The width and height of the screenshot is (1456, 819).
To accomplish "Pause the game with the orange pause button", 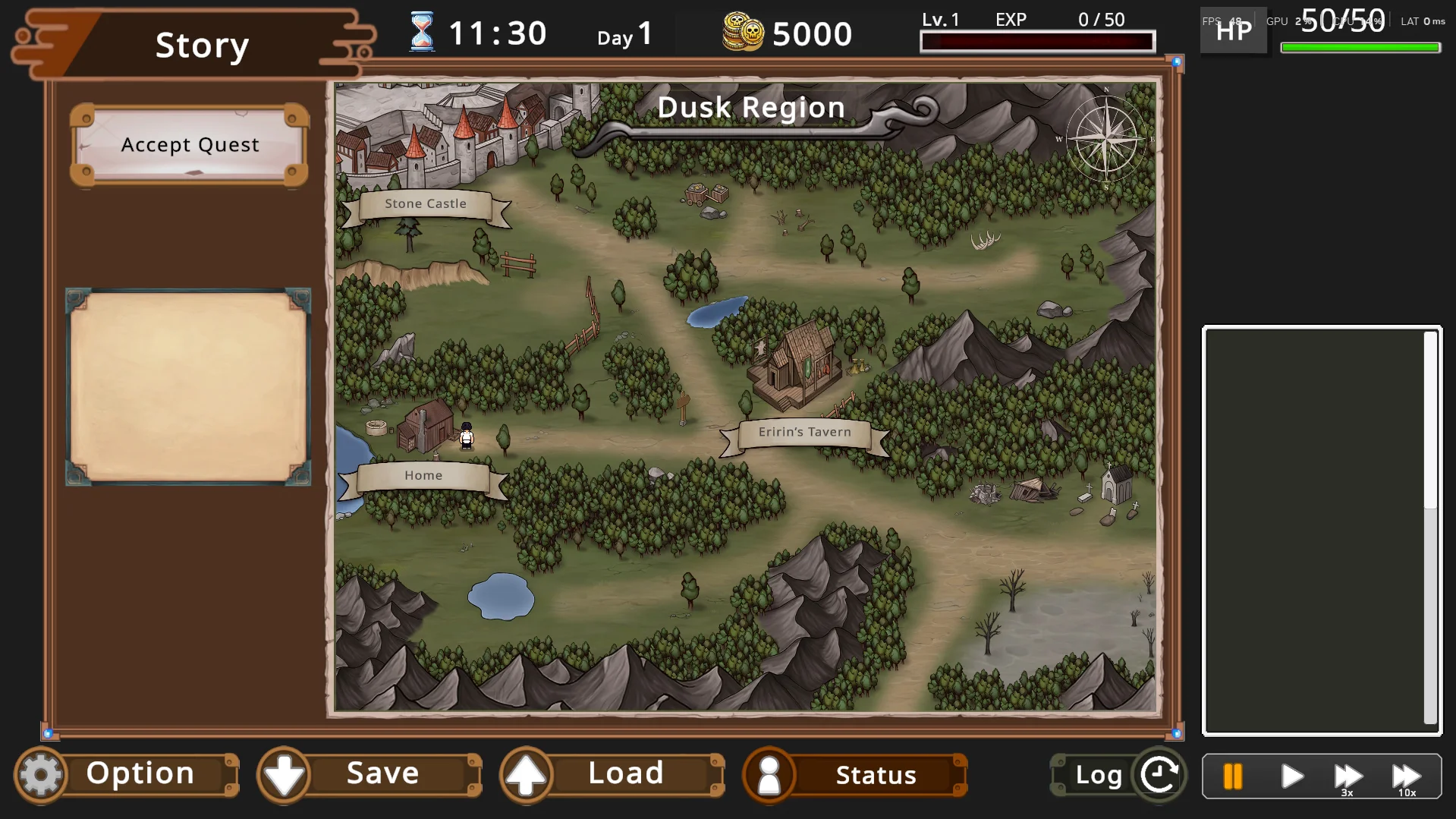I will coord(1233,776).
